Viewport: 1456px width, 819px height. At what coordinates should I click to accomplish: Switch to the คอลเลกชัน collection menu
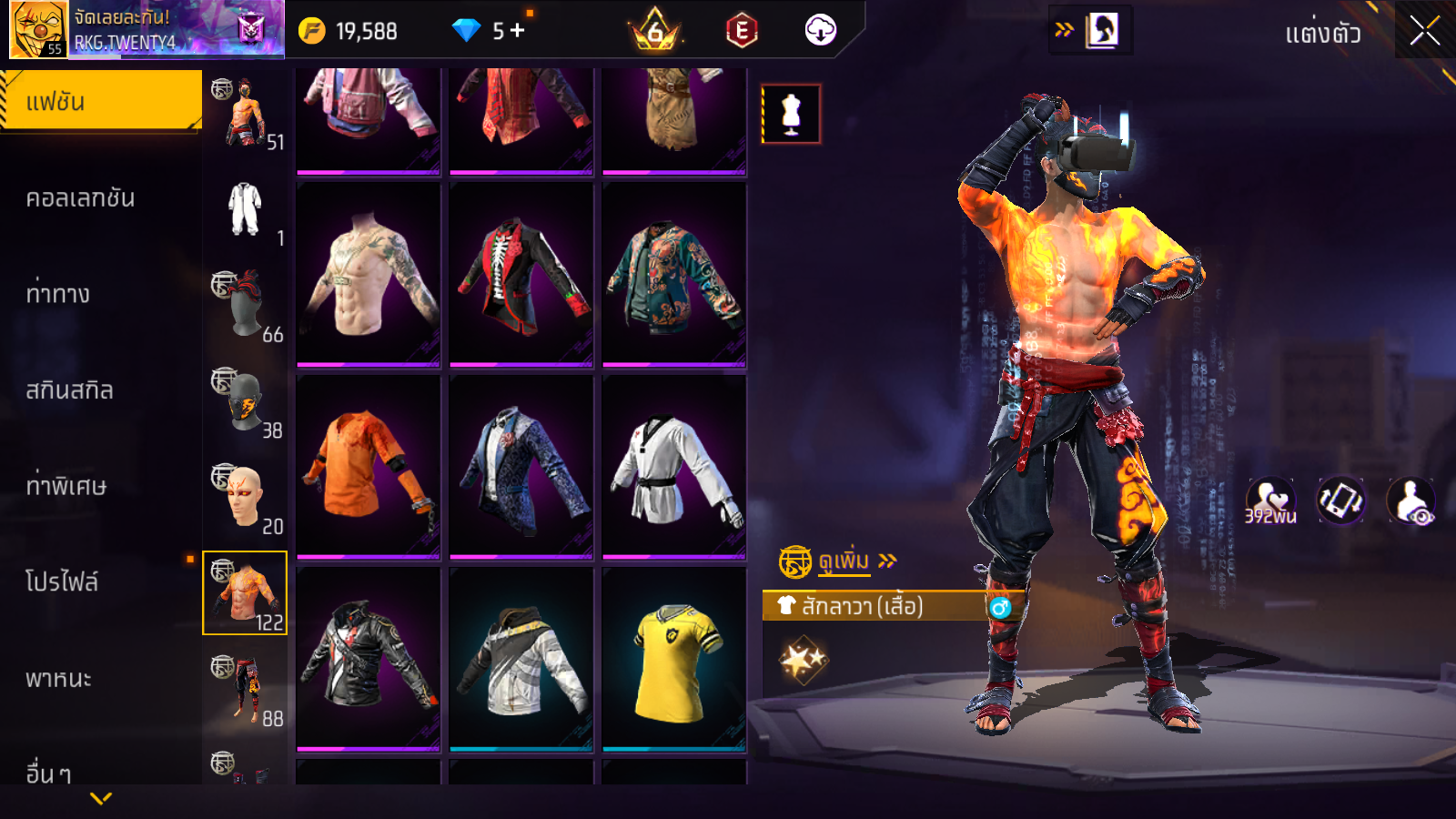click(x=82, y=198)
